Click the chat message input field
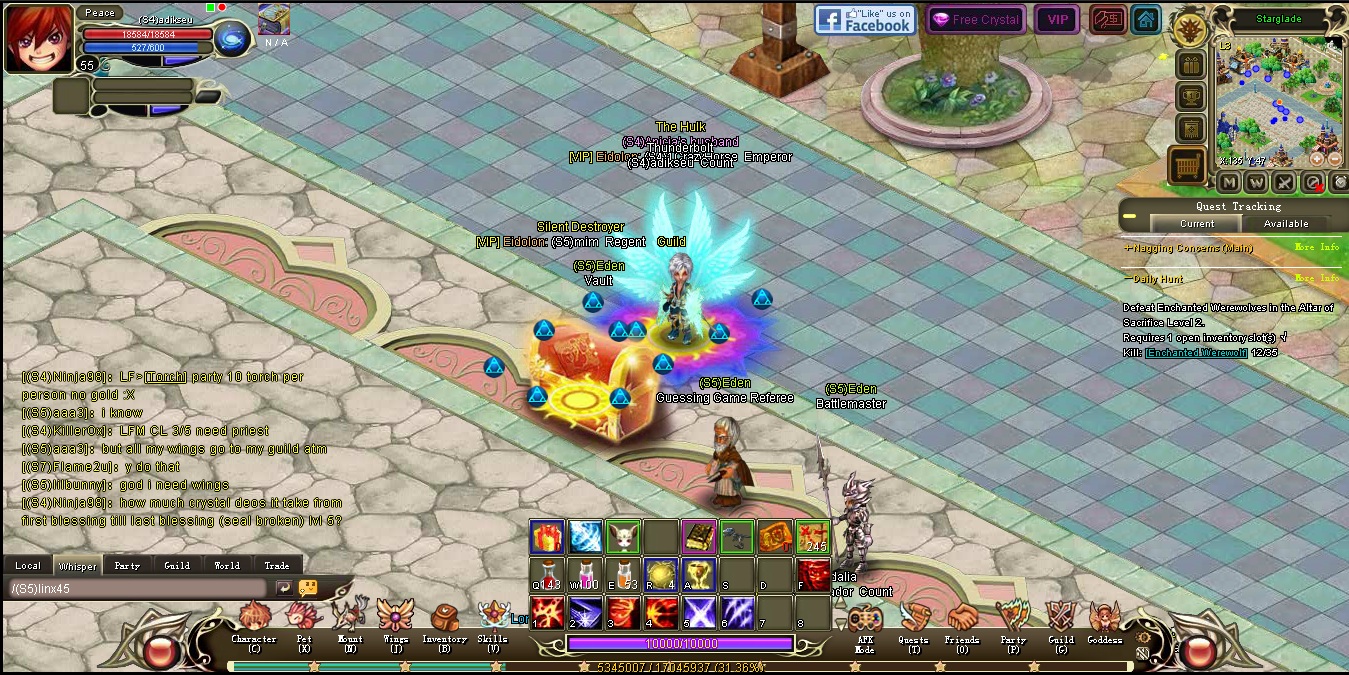This screenshot has width=1349, height=675. click(138, 589)
